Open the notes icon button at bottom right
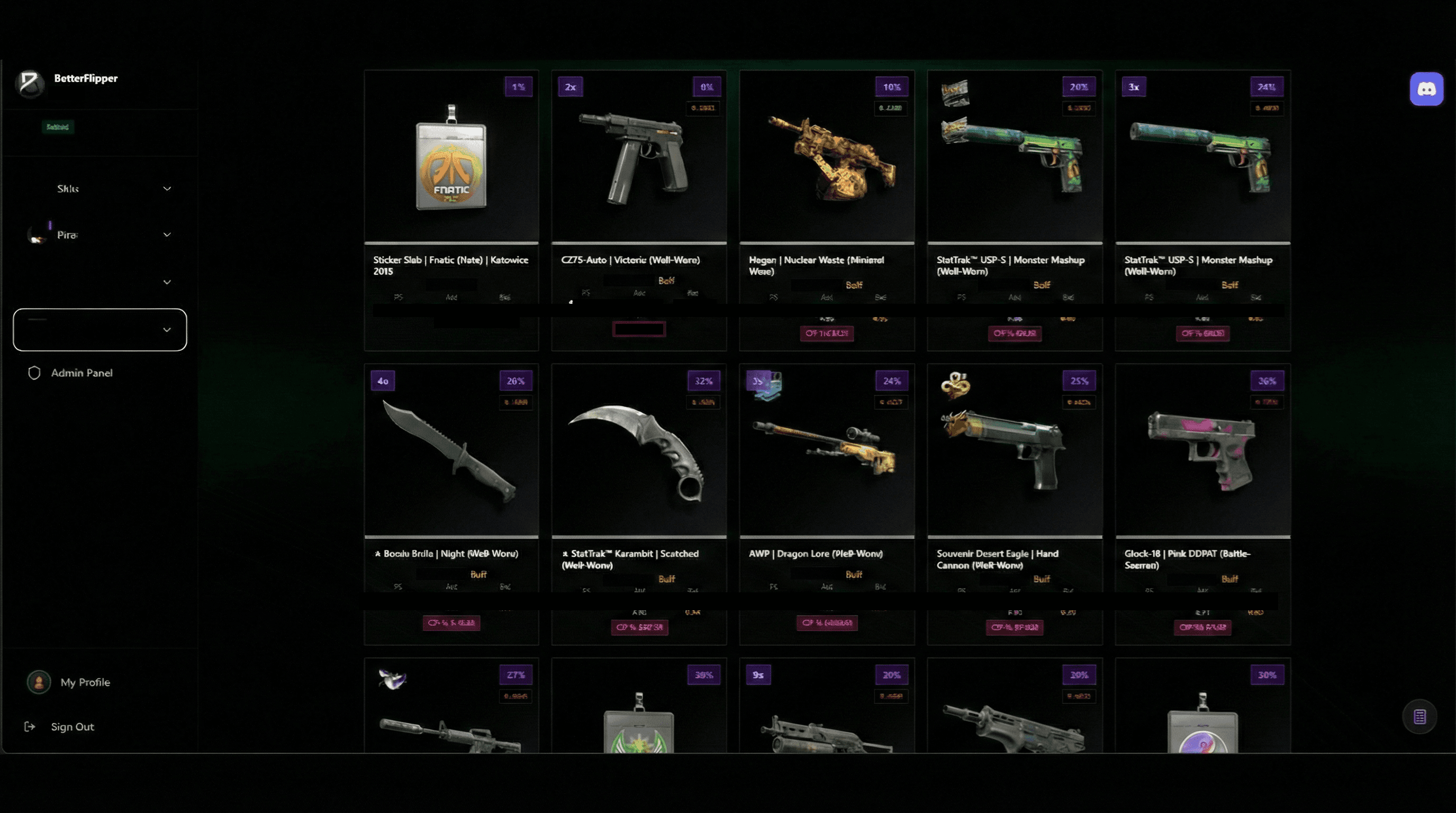The image size is (1456, 813). [1419, 717]
